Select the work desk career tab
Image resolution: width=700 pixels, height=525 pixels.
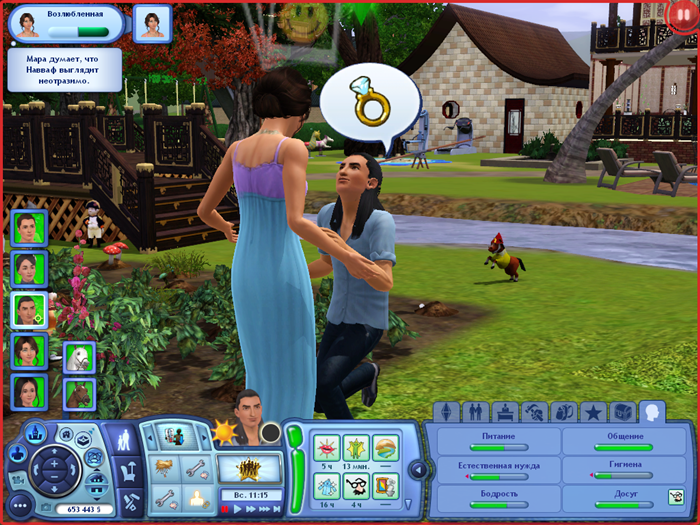tap(505, 412)
